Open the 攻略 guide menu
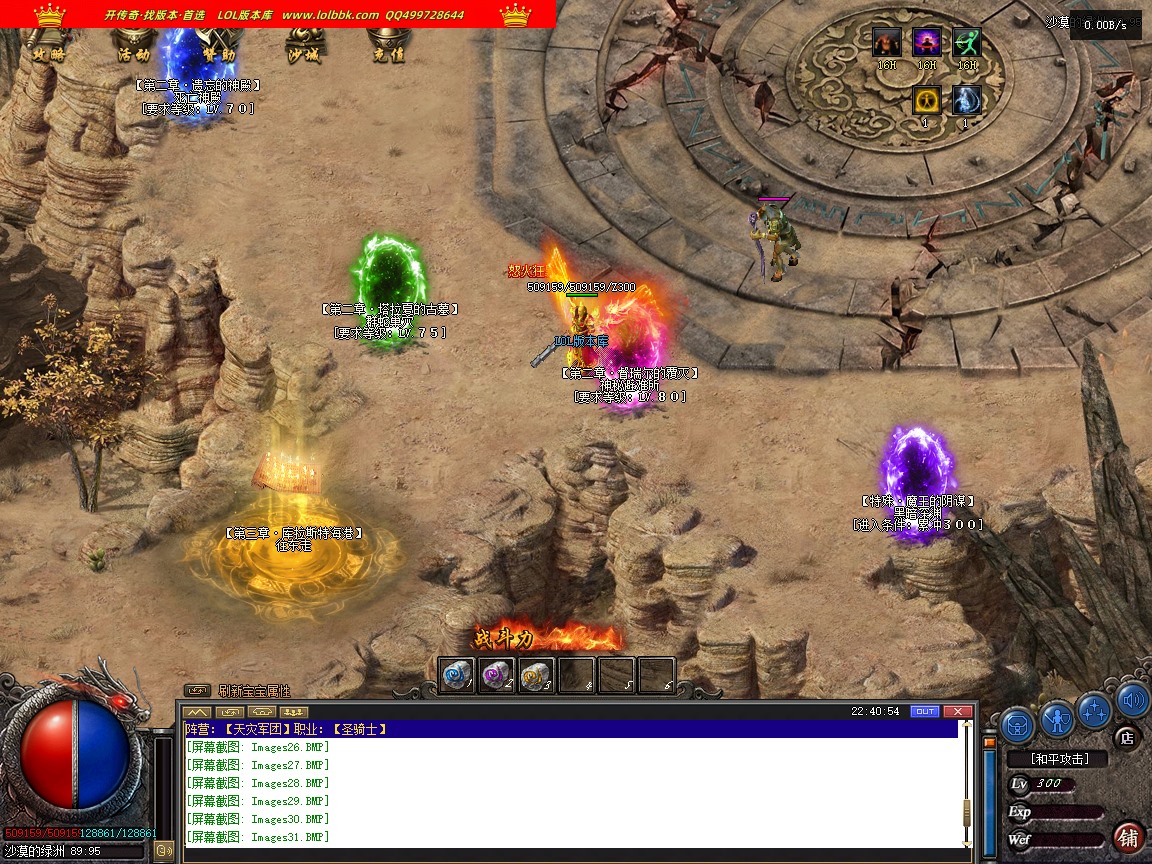 pos(49,54)
